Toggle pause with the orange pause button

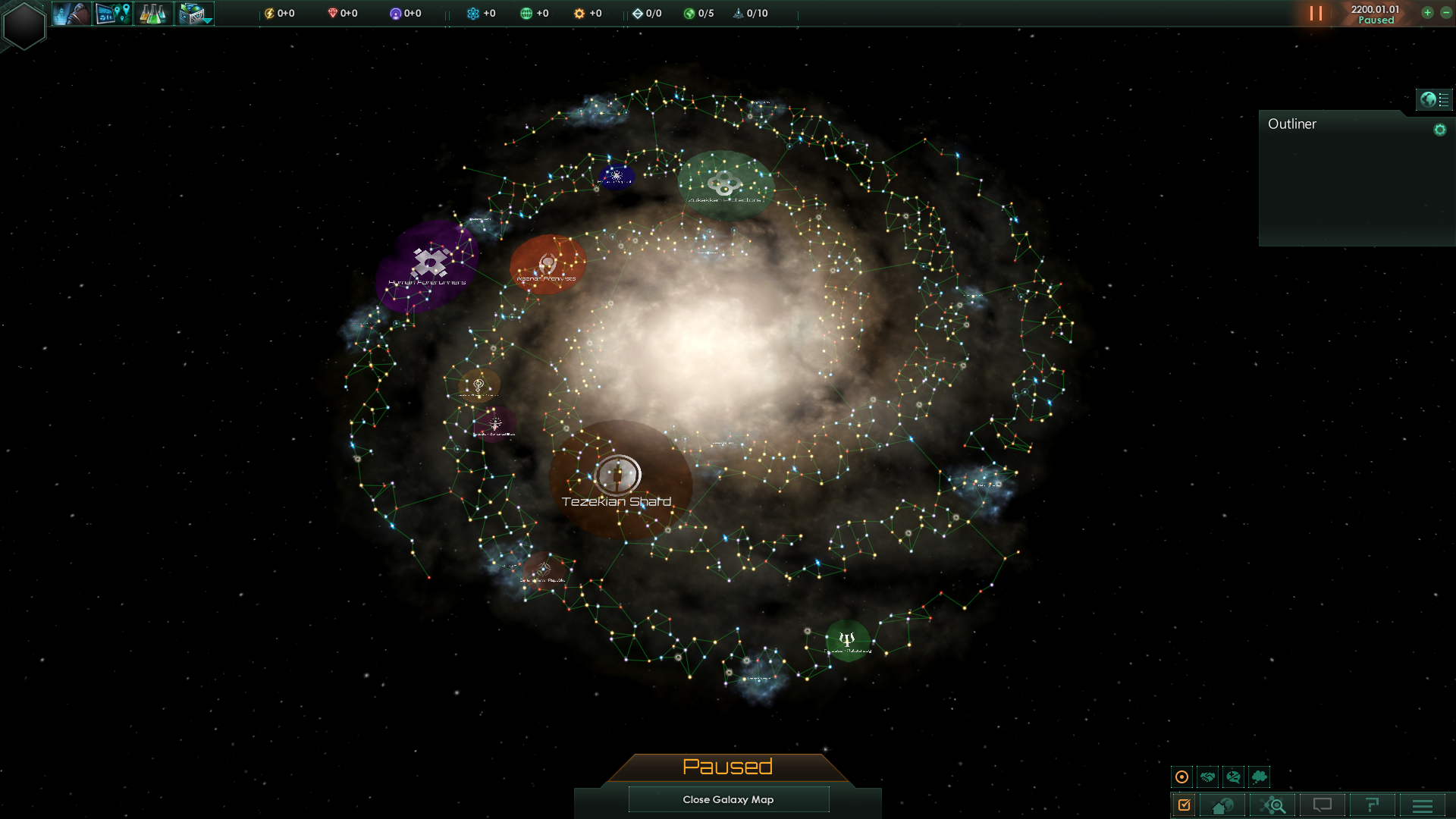[x=1316, y=13]
